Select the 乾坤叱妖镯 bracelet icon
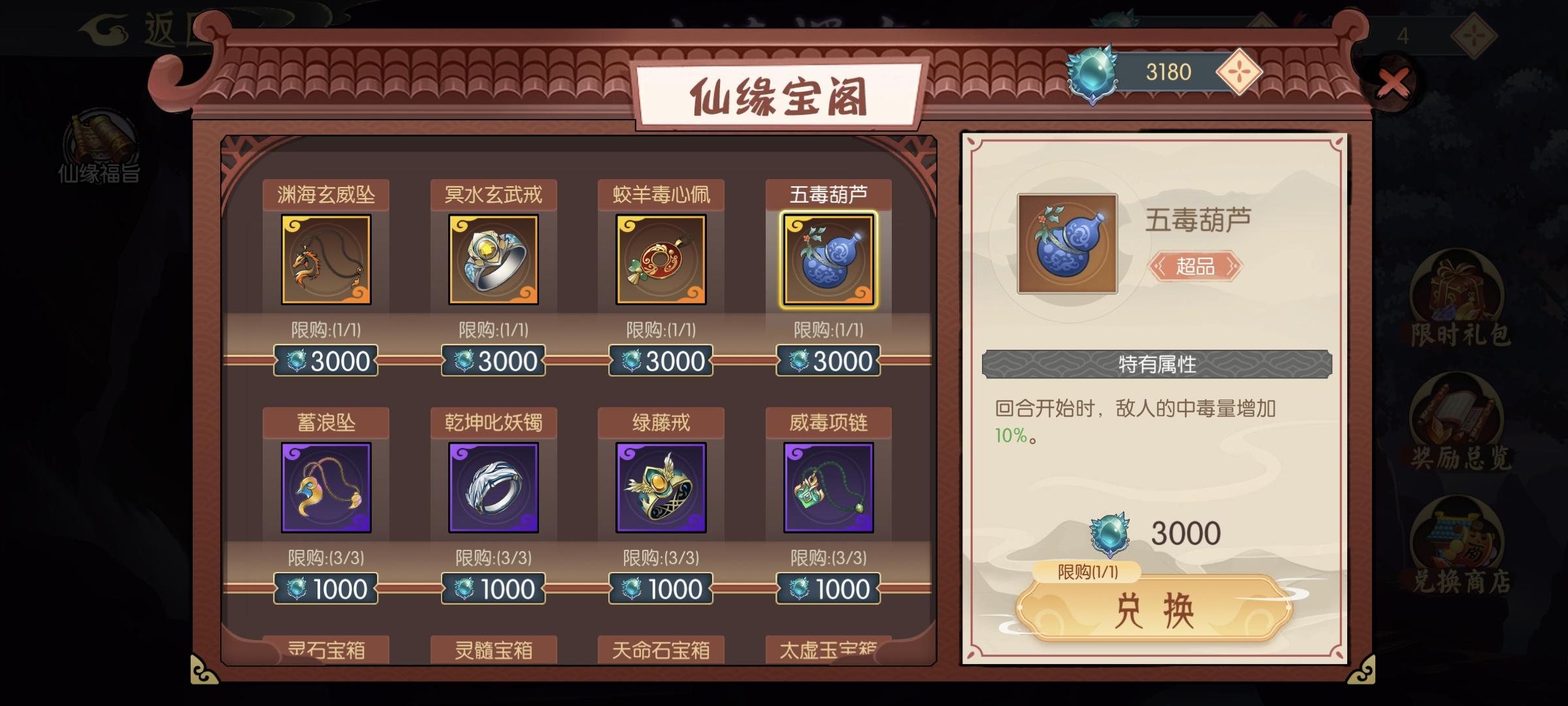Image resolution: width=1568 pixels, height=706 pixels. tap(493, 487)
